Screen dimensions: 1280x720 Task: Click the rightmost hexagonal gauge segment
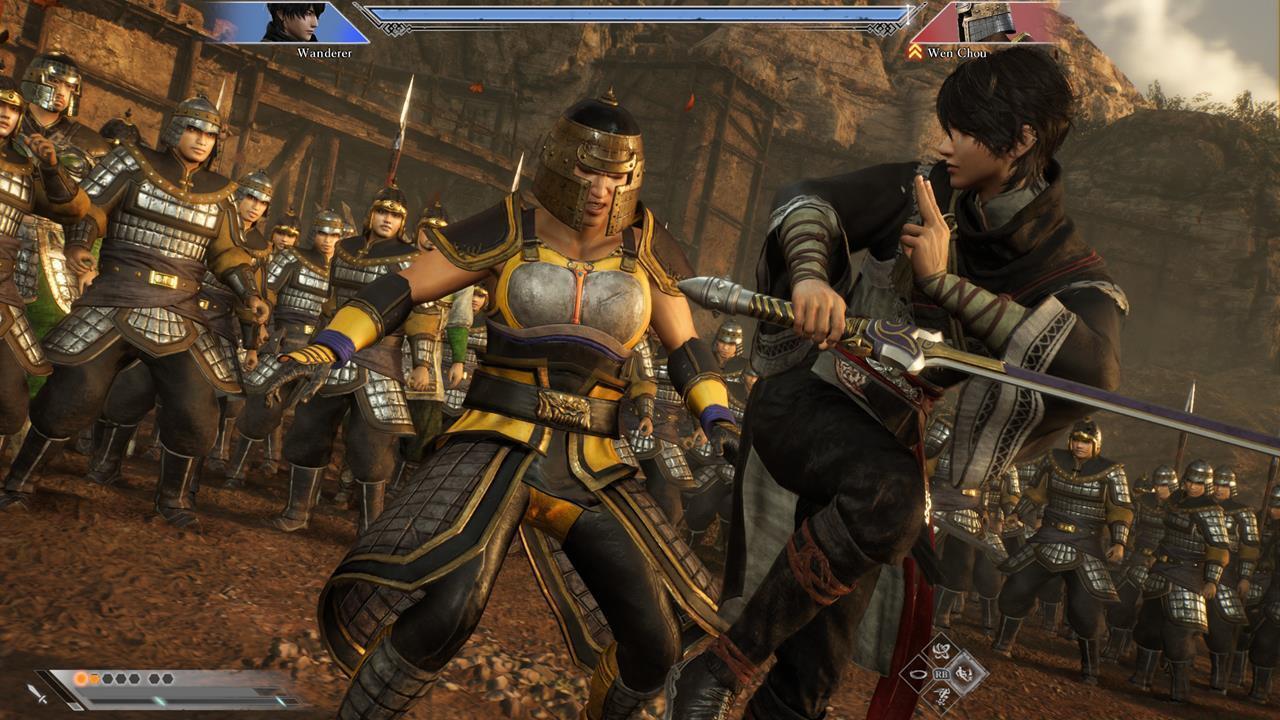tap(166, 678)
